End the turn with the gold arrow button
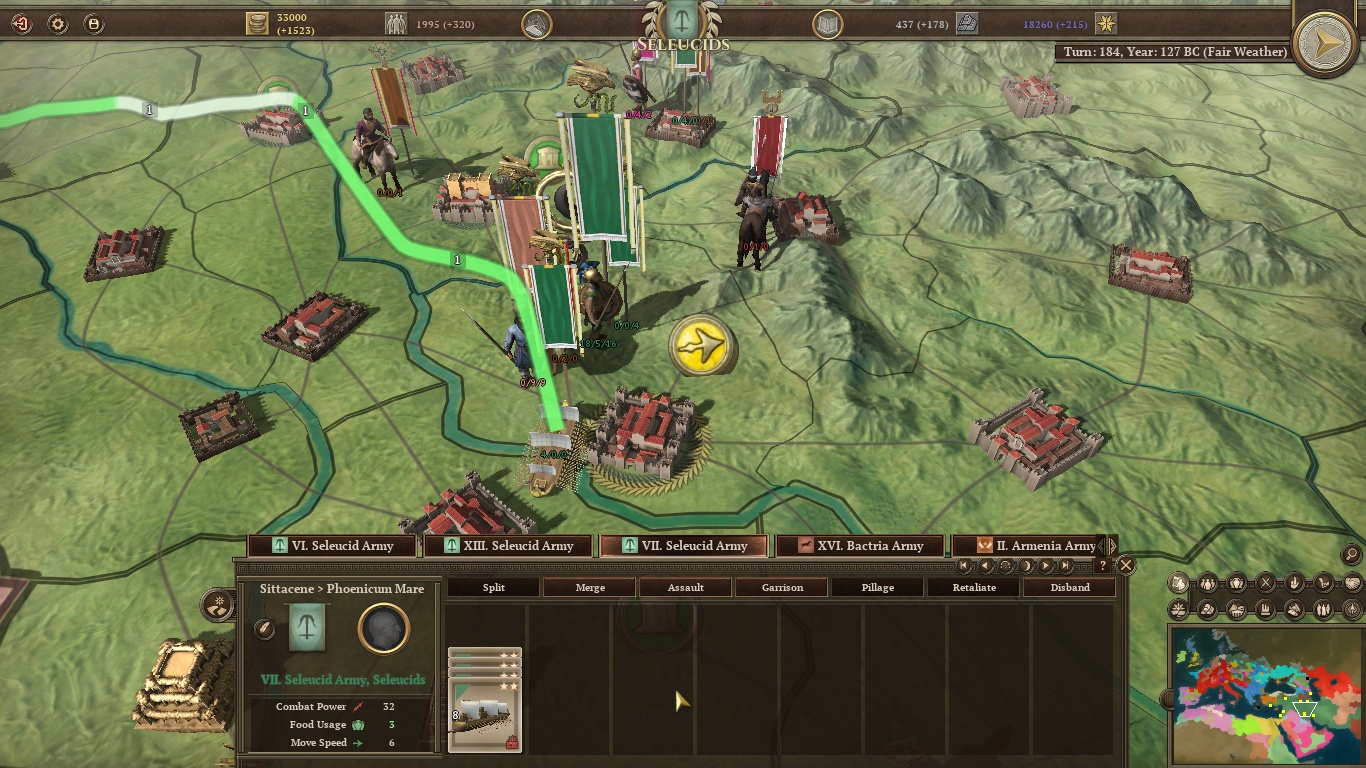Viewport: 1366px width, 768px height. pos(1325,43)
